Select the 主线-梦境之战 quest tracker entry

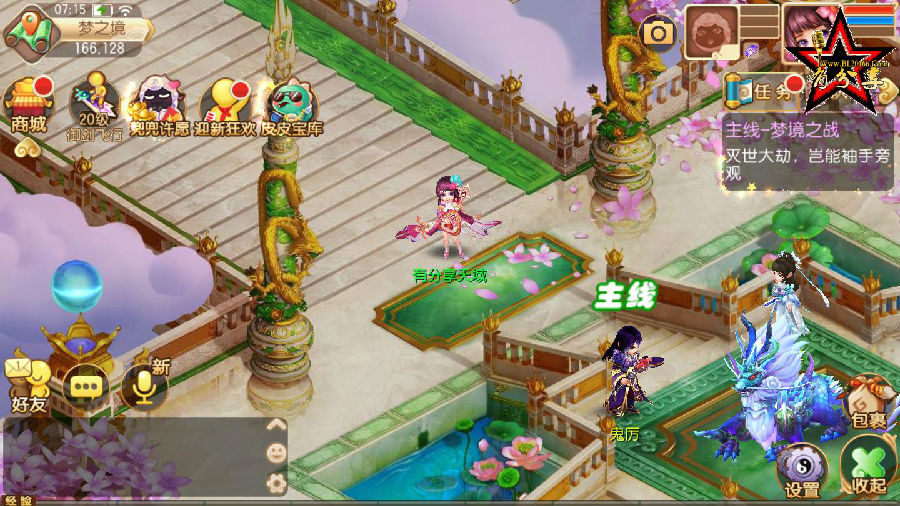coord(806,150)
